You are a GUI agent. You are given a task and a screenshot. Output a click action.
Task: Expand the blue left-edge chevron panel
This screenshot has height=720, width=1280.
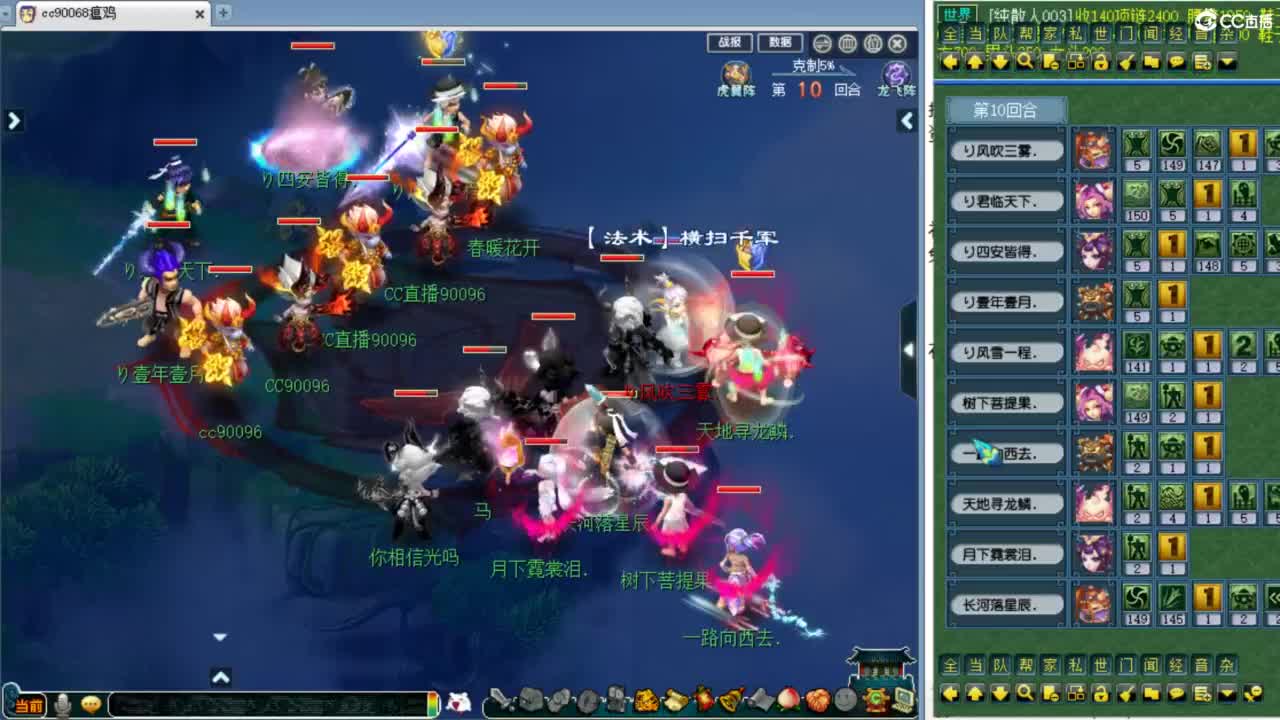pyautogui.click(x=13, y=120)
